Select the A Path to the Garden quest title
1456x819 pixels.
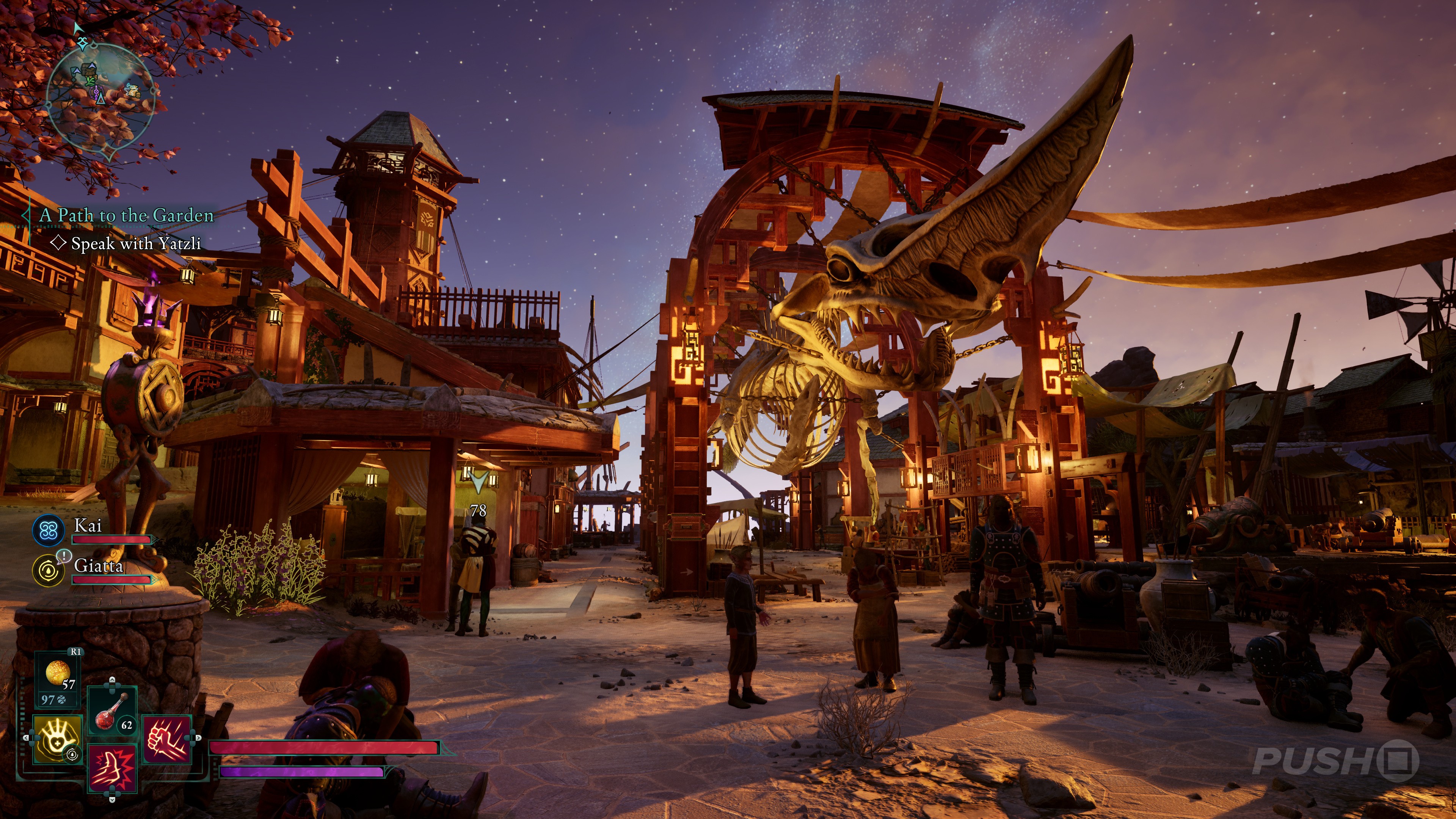[126, 215]
